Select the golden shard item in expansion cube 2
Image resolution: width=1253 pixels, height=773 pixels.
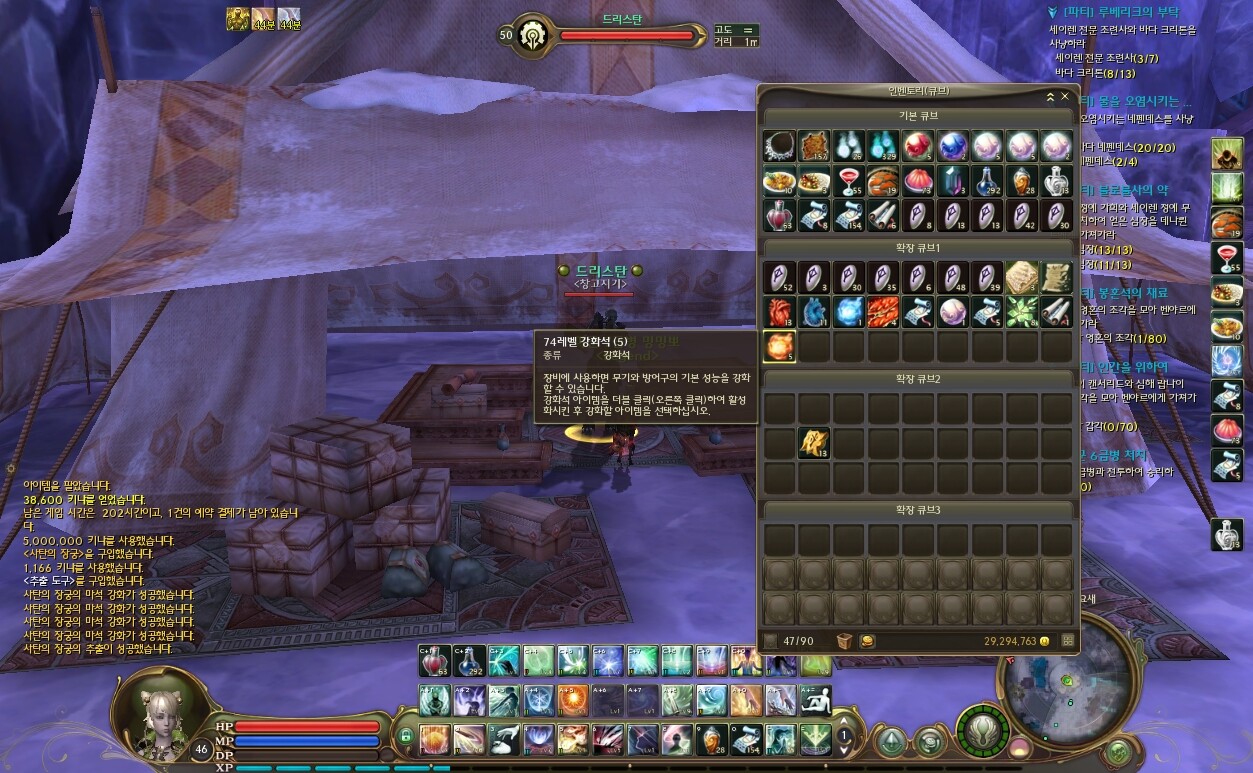coord(813,443)
